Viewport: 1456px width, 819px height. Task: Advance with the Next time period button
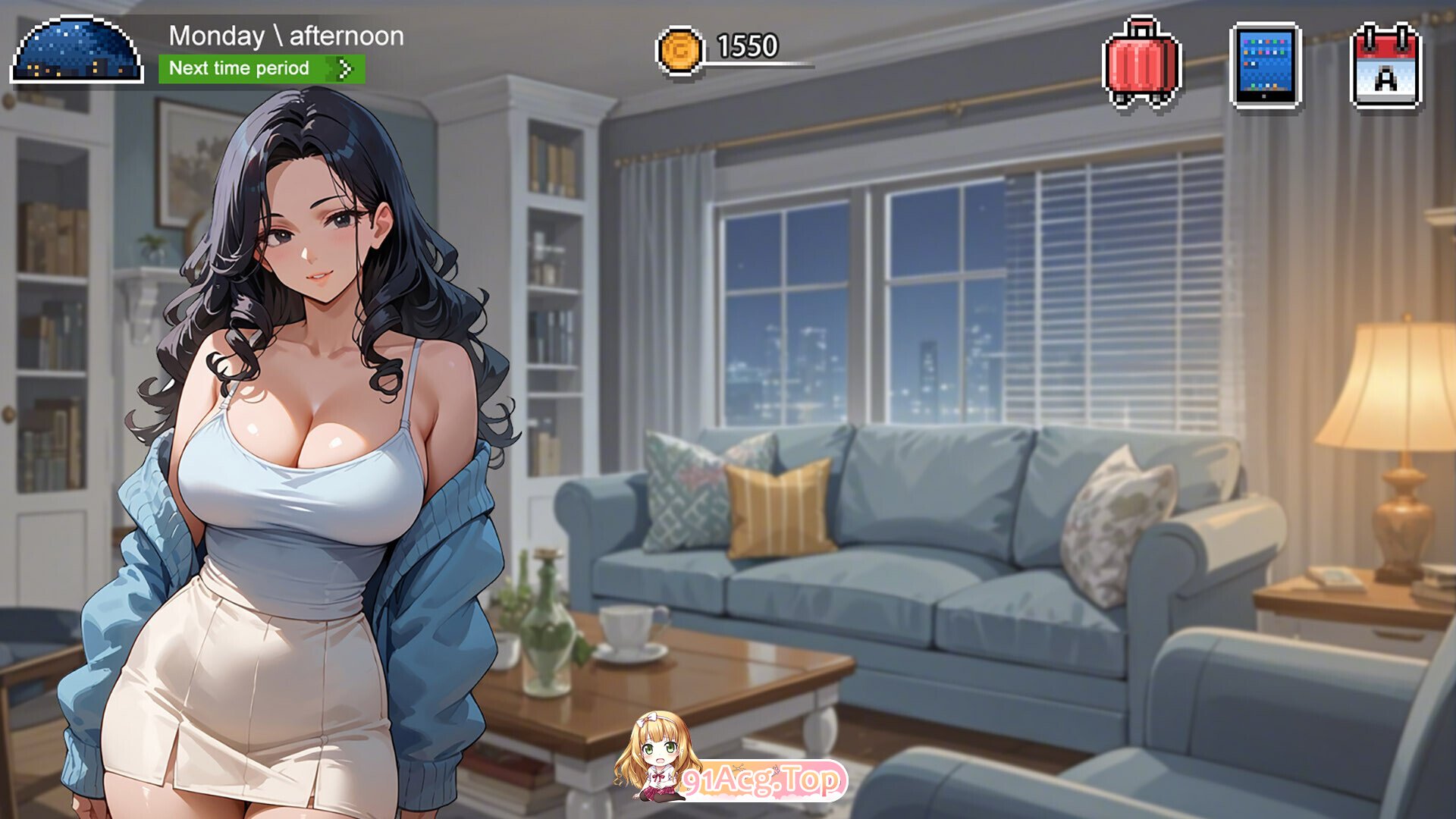tap(261, 69)
